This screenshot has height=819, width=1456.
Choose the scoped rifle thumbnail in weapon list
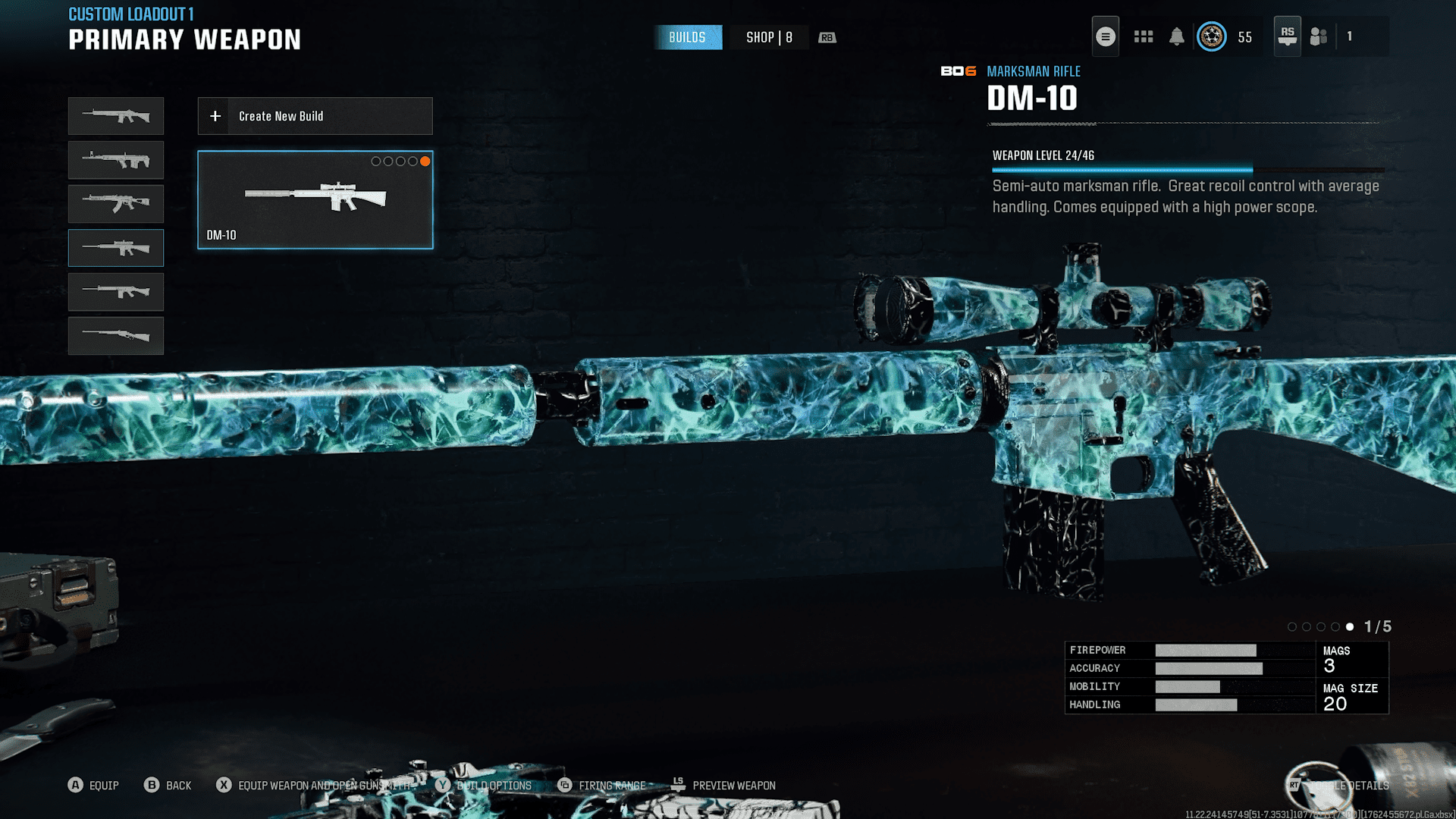[116, 248]
